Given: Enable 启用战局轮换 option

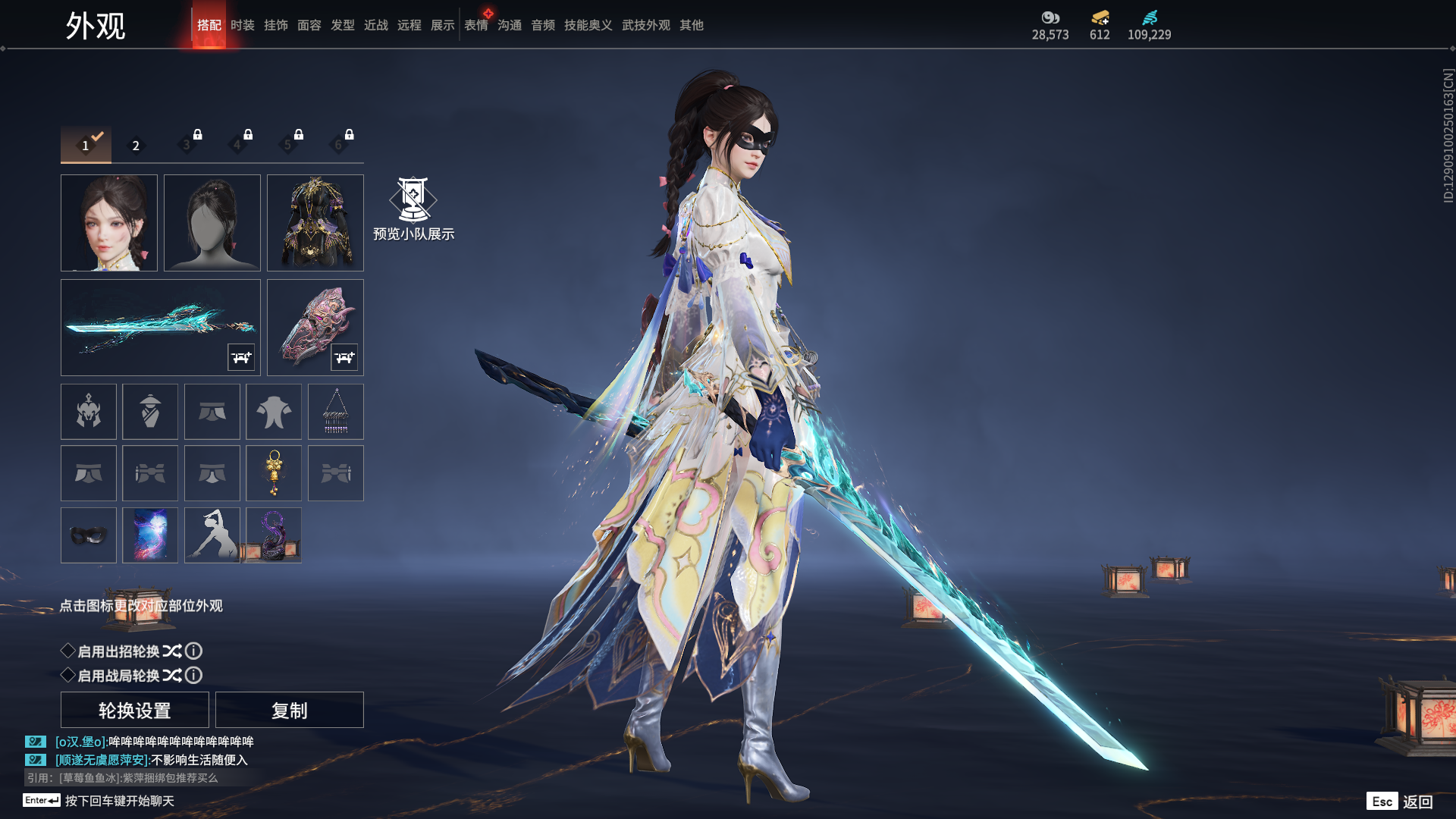Looking at the screenshot, I should tap(68, 675).
